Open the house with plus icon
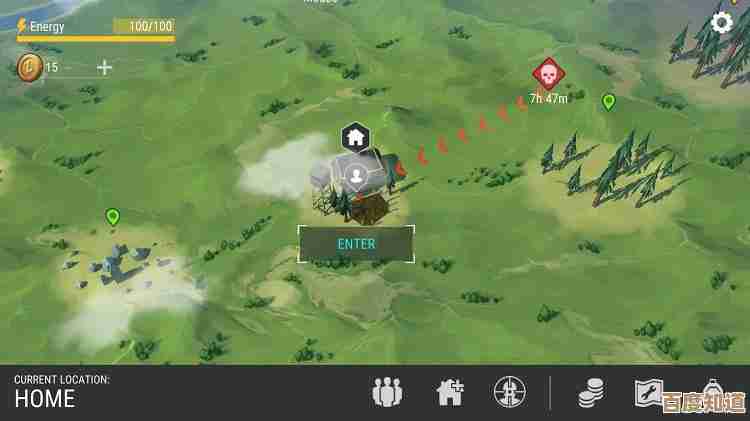Viewport: 750px width, 421px height. [450, 392]
